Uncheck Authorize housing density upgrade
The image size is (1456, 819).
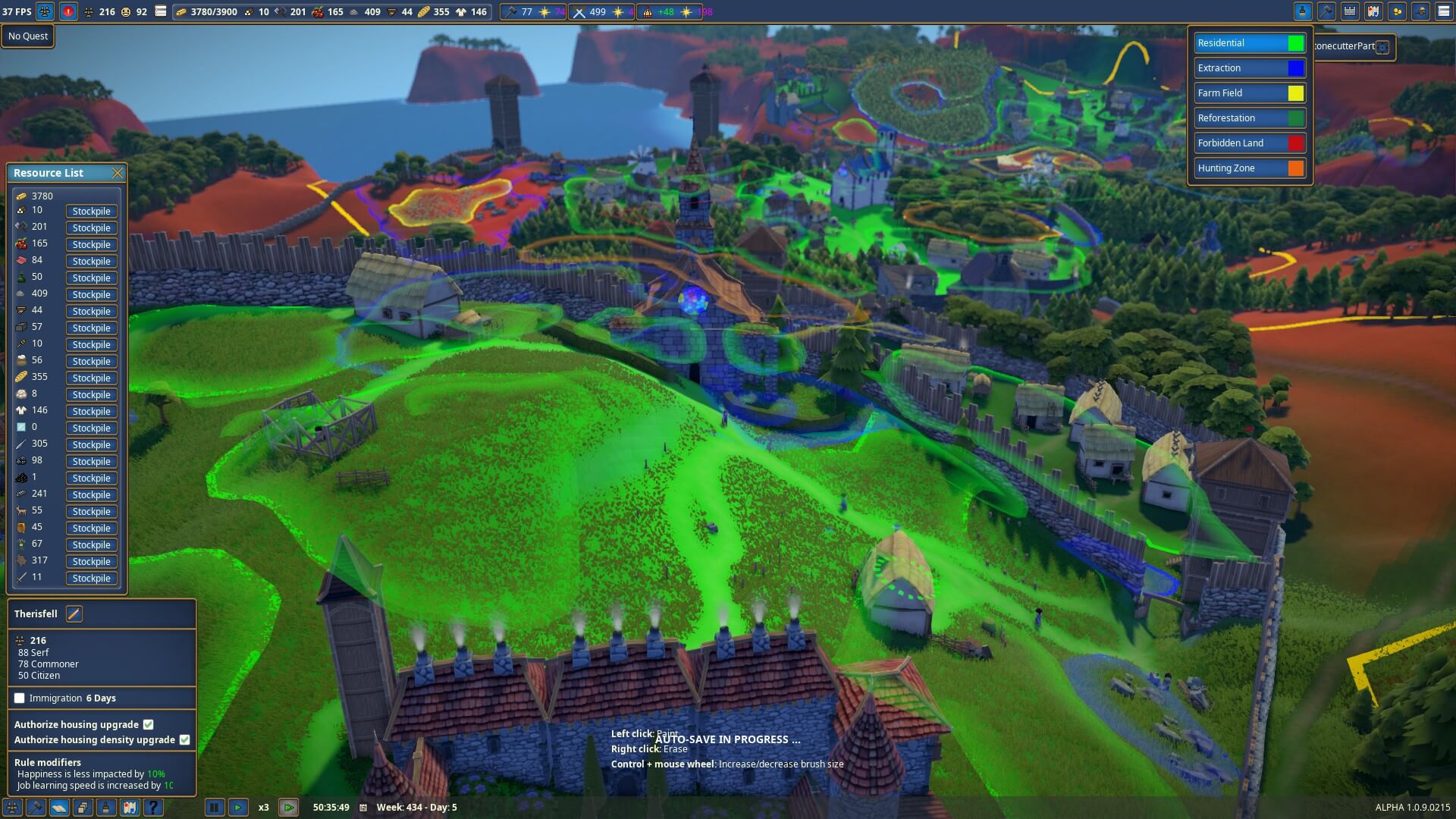point(184,740)
